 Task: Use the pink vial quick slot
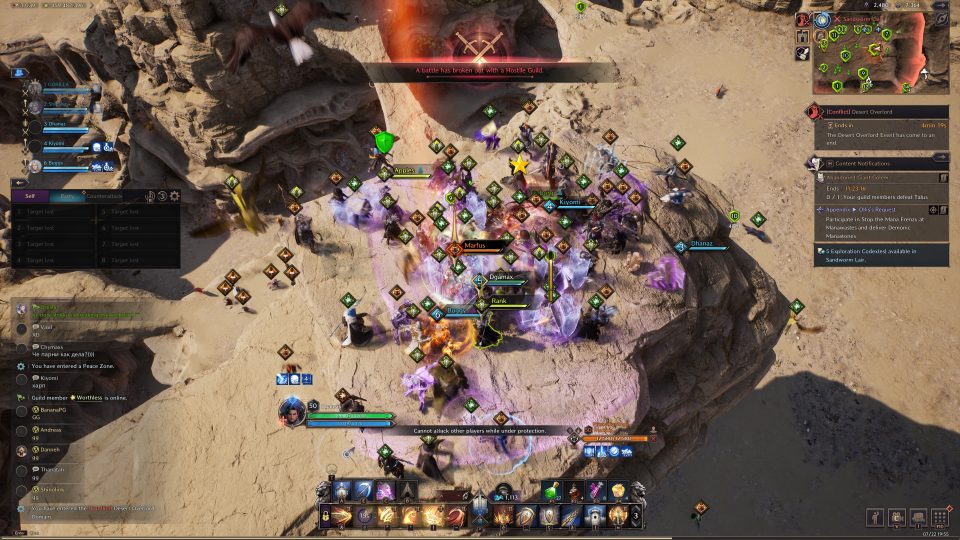point(596,491)
